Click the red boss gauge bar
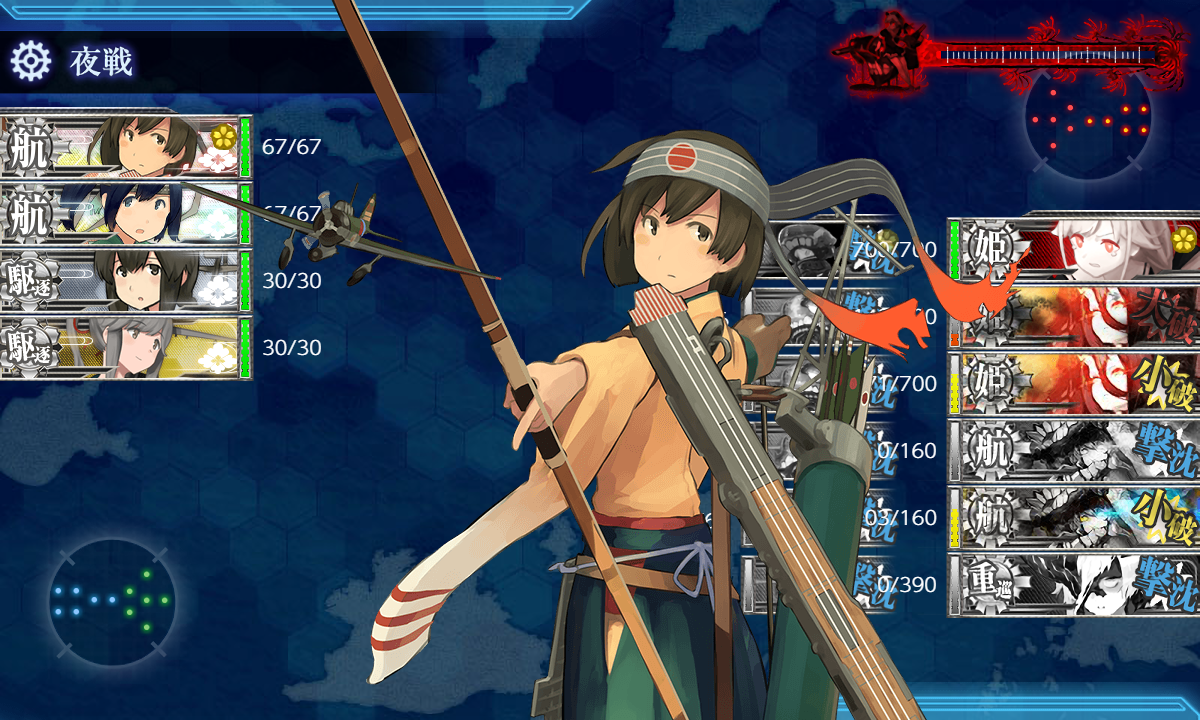 (1040, 52)
